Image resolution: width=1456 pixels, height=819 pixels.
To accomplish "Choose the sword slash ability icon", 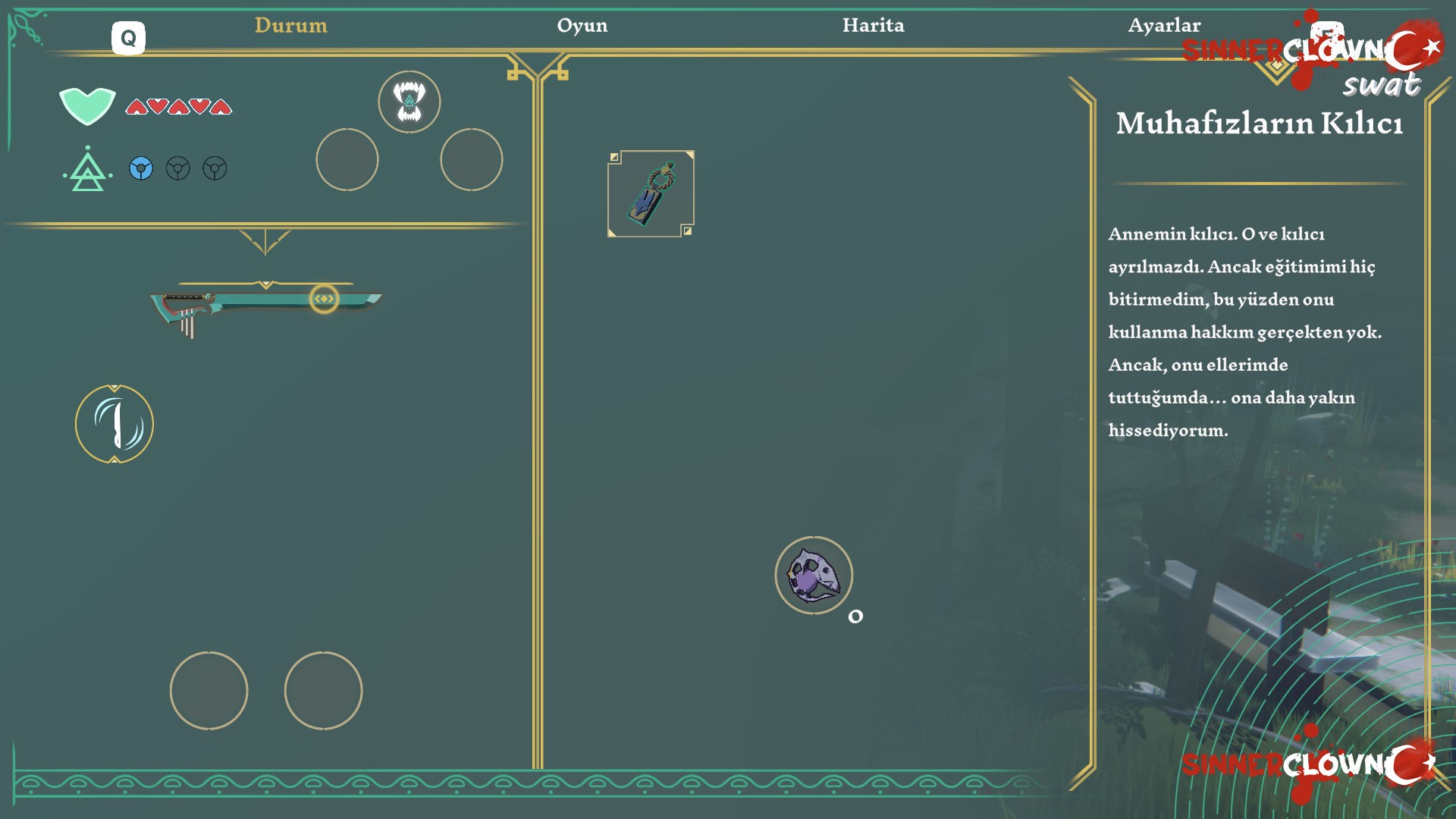I will (115, 424).
